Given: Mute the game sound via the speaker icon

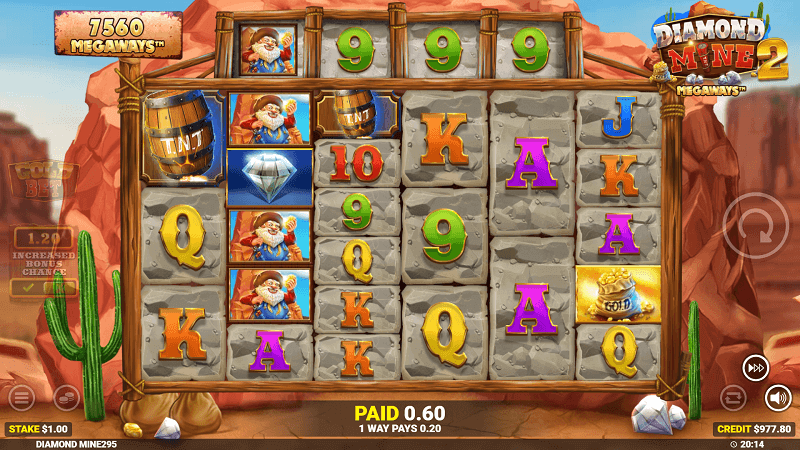Looking at the screenshot, I should pyautogui.click(x=778, y=398).
